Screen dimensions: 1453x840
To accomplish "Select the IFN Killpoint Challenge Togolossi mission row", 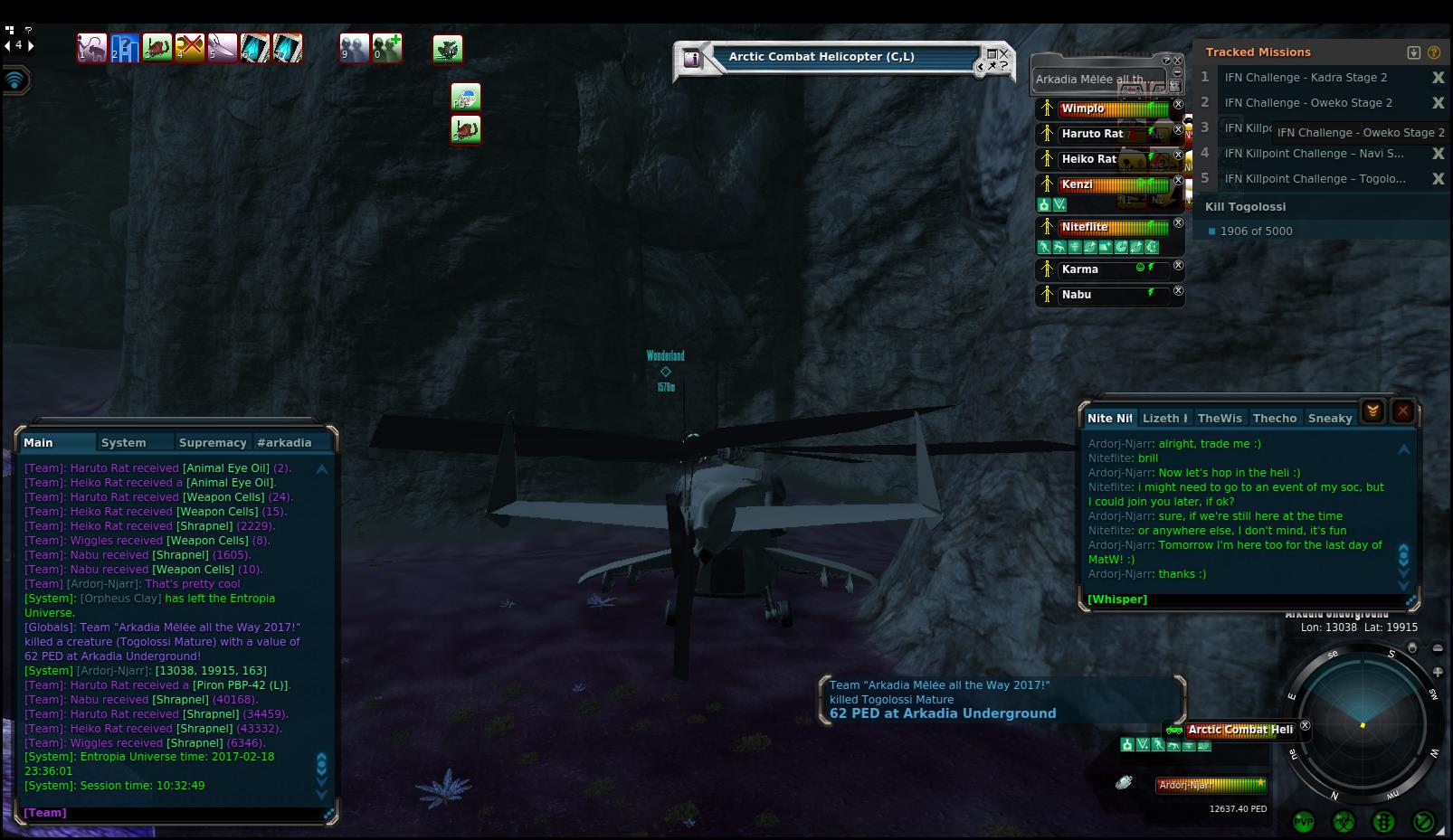I will [x=1315, y=179].
